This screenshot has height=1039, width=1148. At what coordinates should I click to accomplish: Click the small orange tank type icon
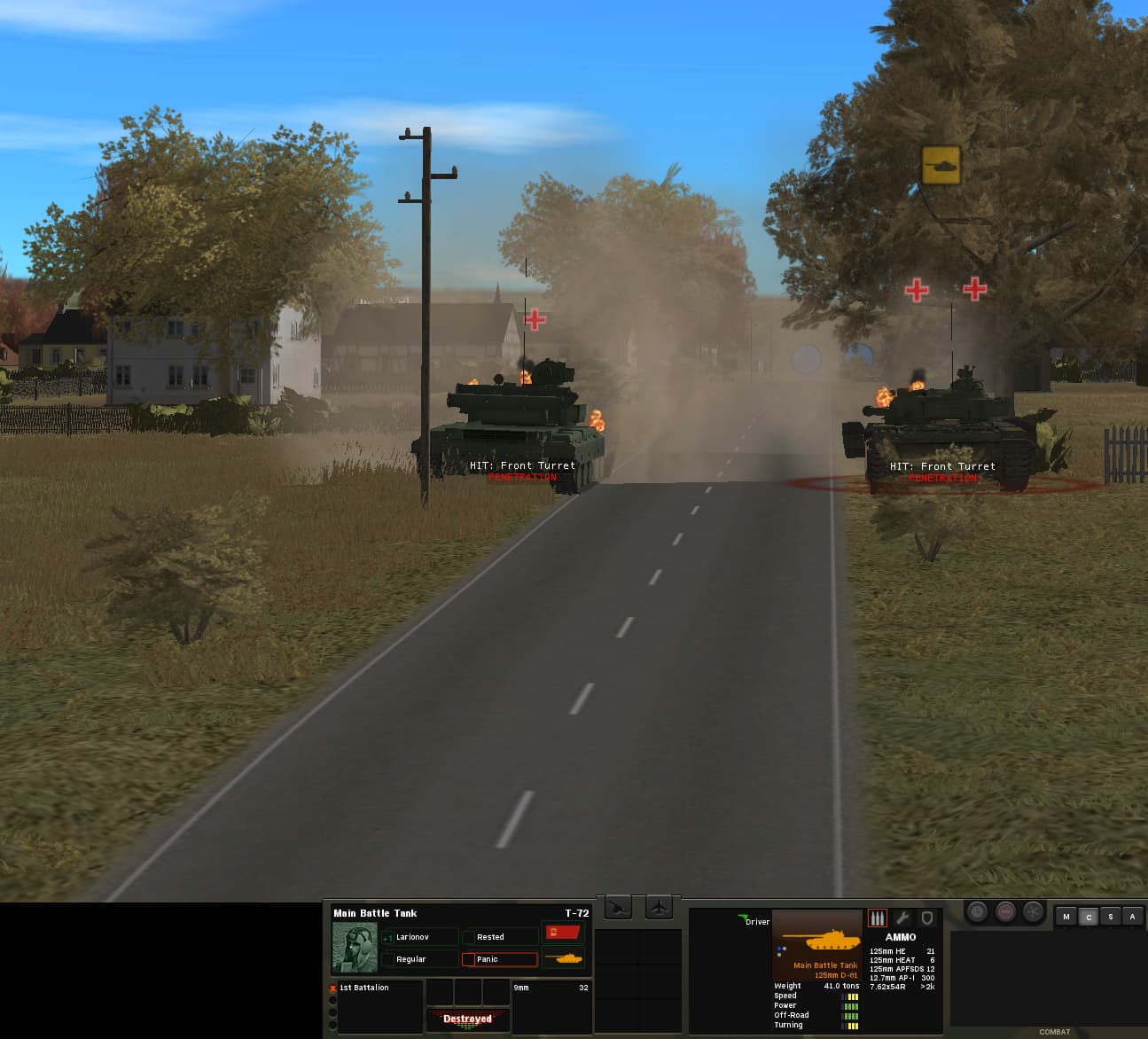coord(563,958)
